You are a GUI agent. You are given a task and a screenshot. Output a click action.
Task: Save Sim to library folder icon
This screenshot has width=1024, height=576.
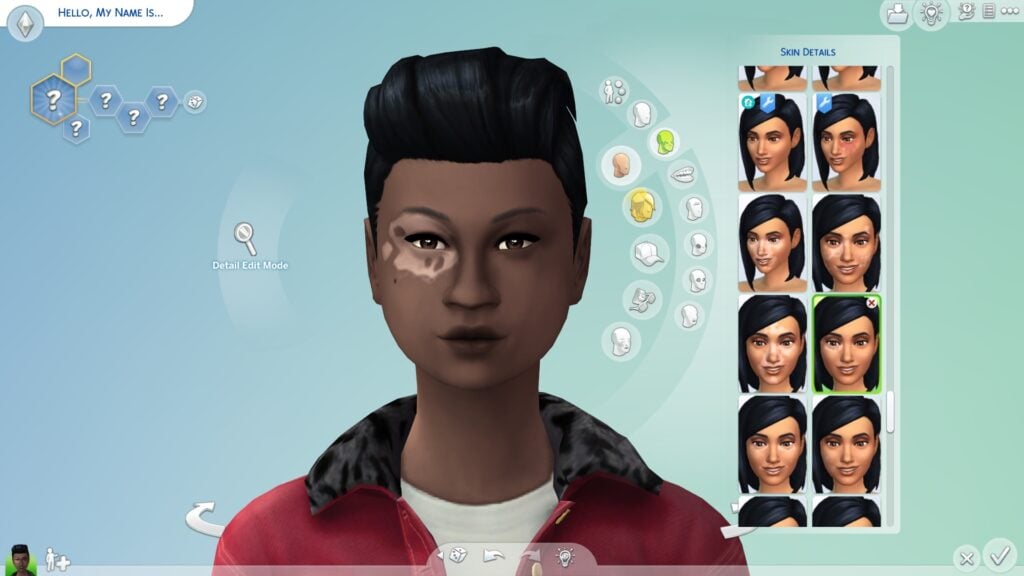(x=896, y=13)
